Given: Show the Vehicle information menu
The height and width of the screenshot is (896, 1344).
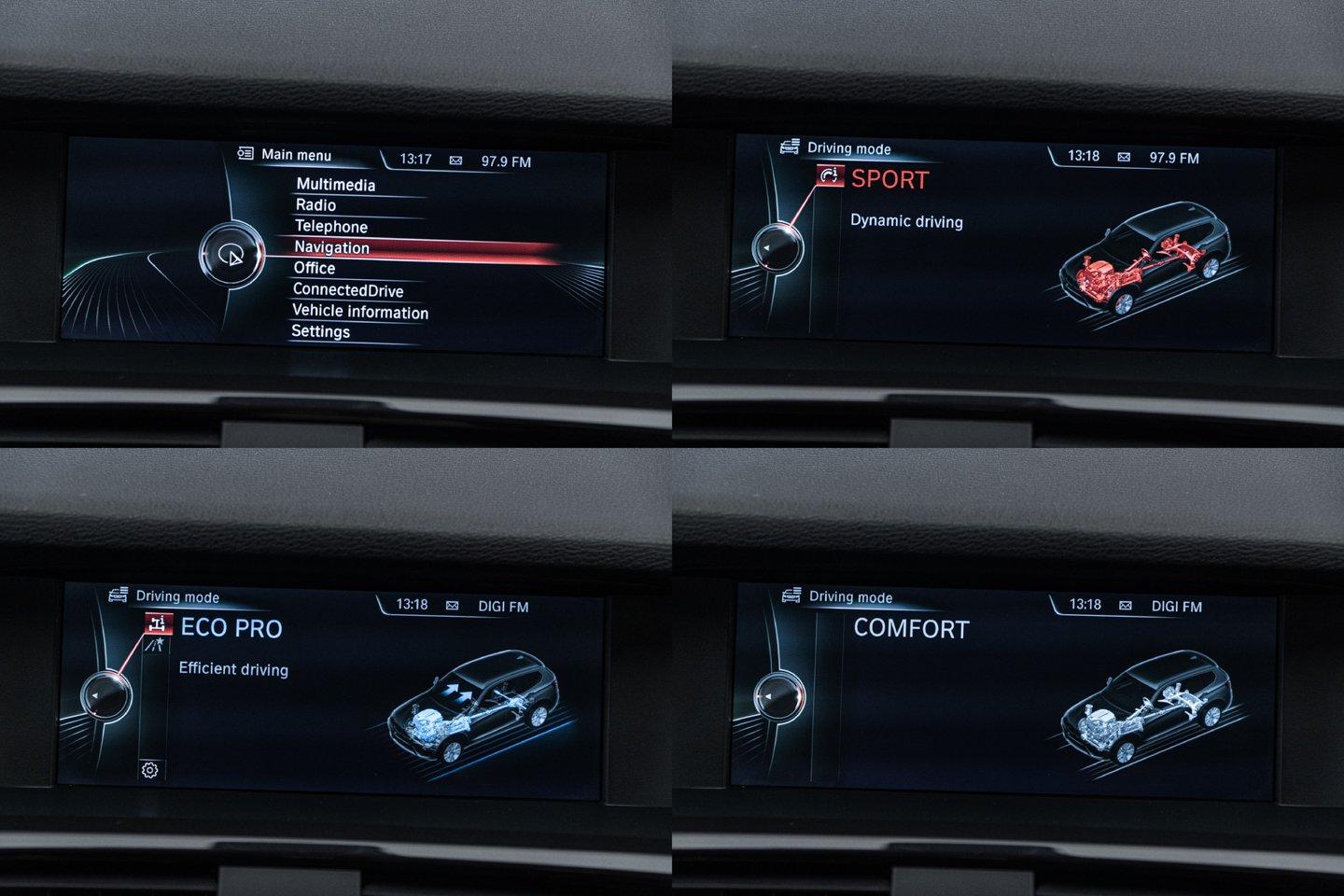Looking at the screenshot, I should (360, 312).
